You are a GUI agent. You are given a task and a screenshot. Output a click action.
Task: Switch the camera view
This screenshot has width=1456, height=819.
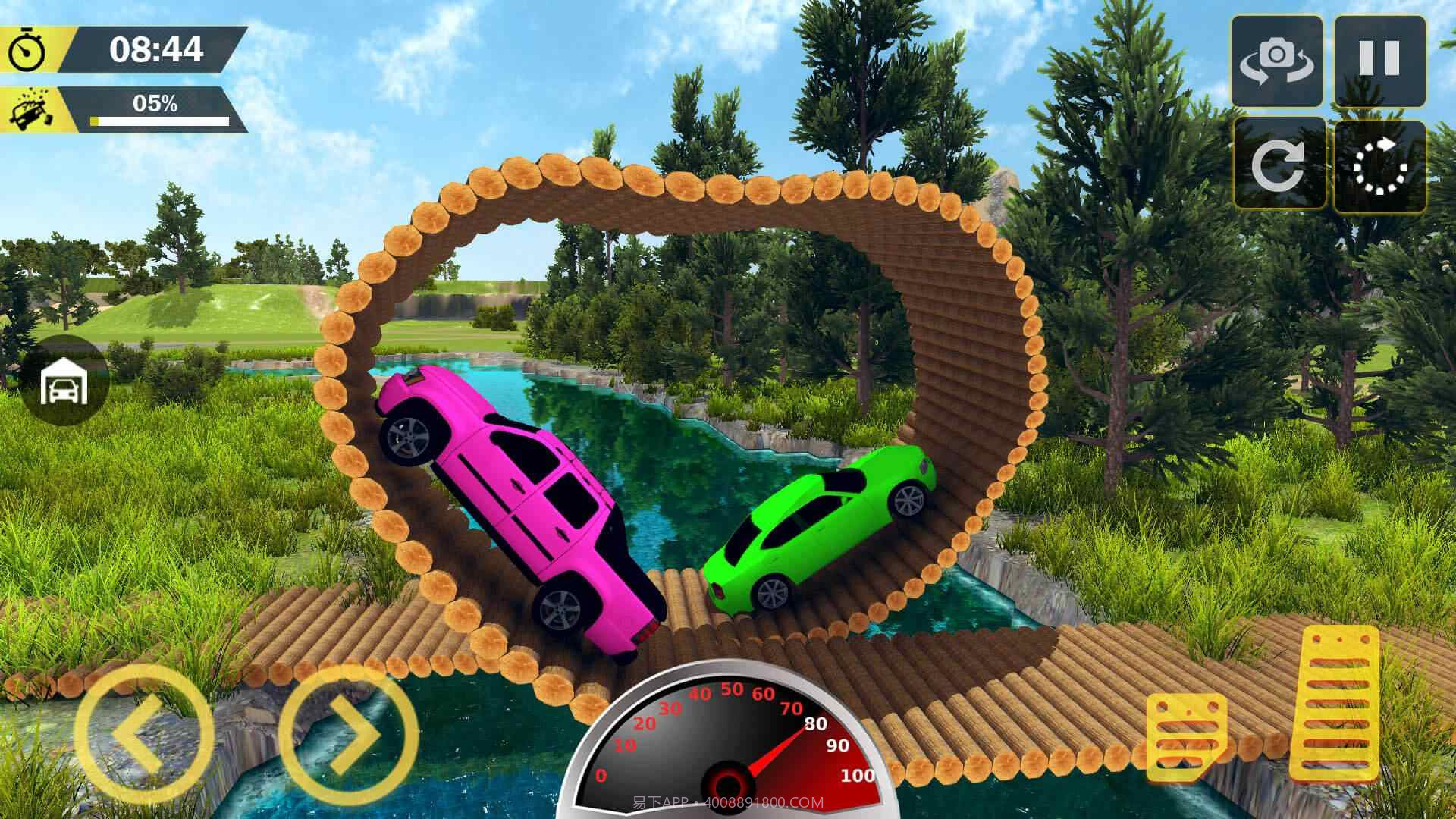point(1277,61)
